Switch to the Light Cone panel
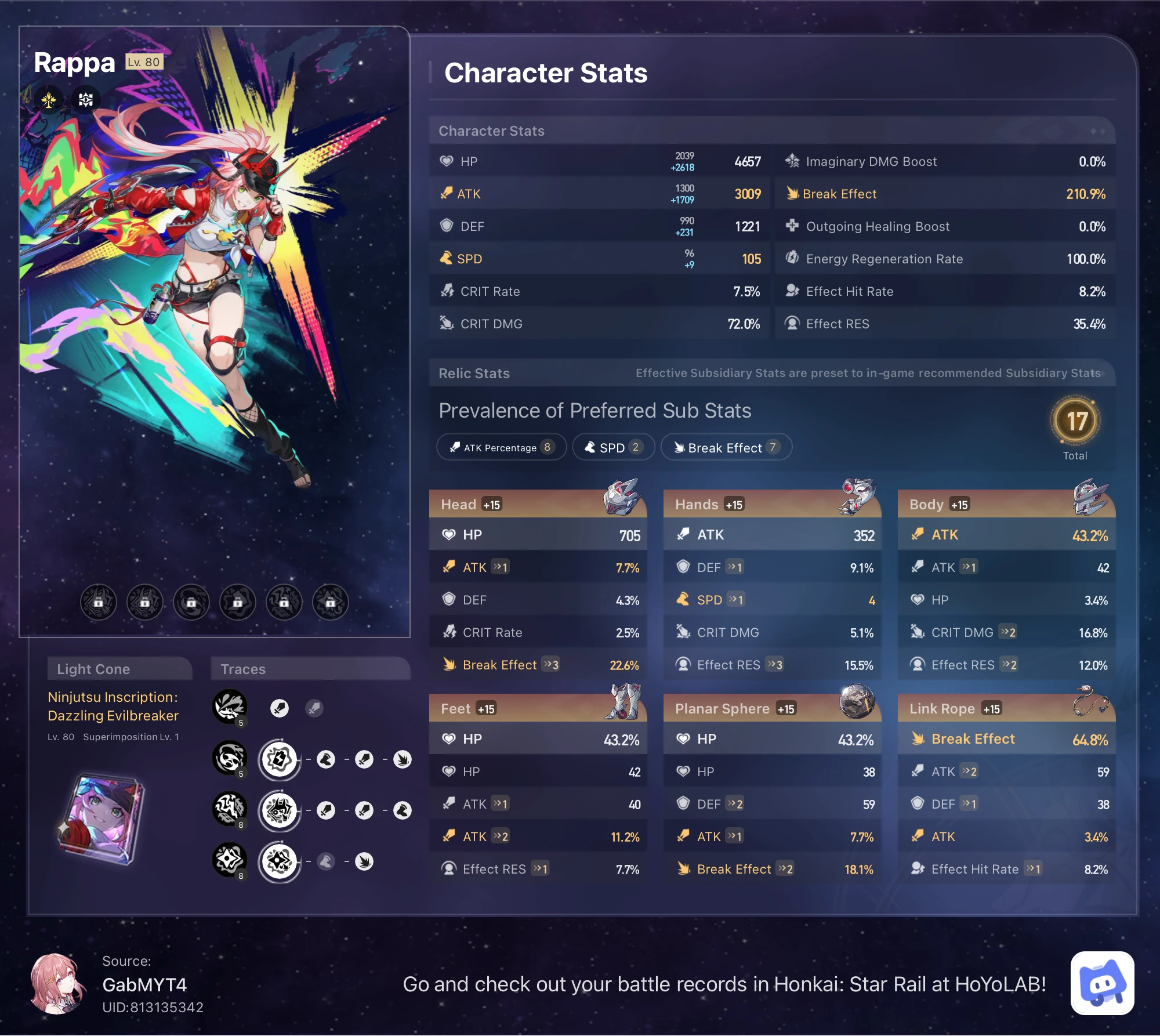Screen dimensions: 1160x1036 (119, 669)
